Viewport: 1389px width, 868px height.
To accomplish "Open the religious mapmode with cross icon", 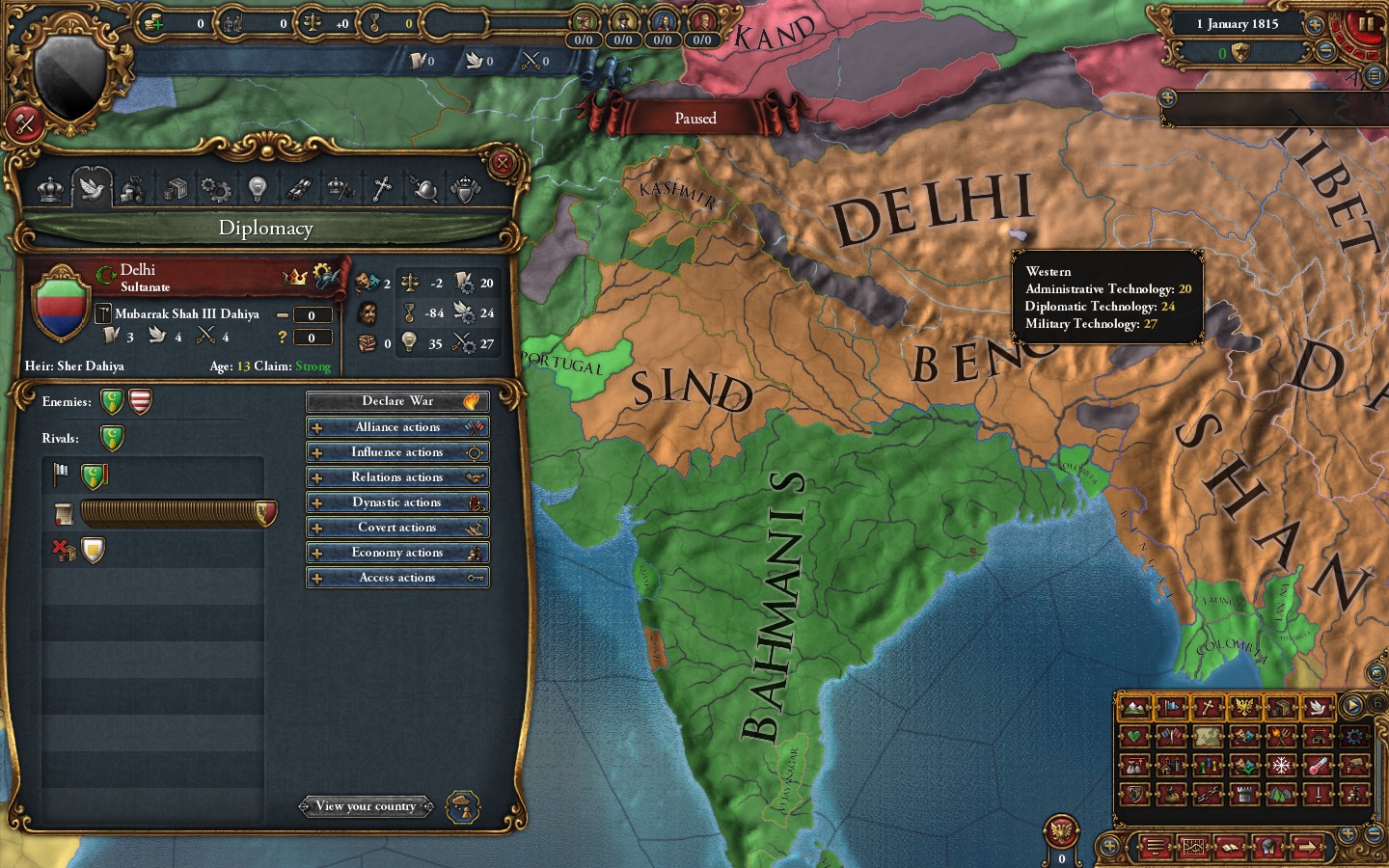I will click(x=1208, y=709).
